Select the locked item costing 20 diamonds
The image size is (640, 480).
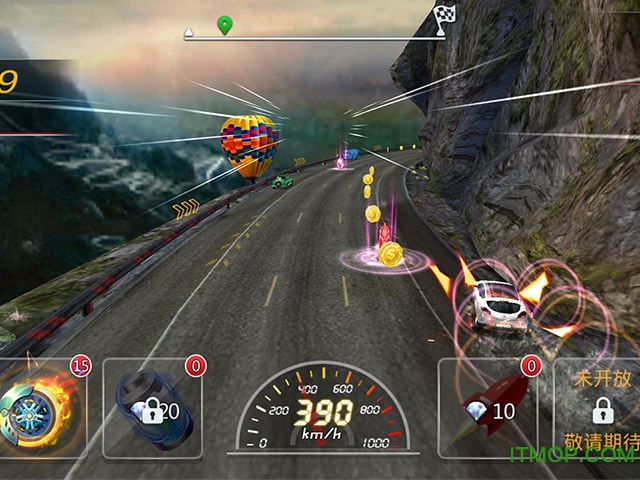(152, 408)
